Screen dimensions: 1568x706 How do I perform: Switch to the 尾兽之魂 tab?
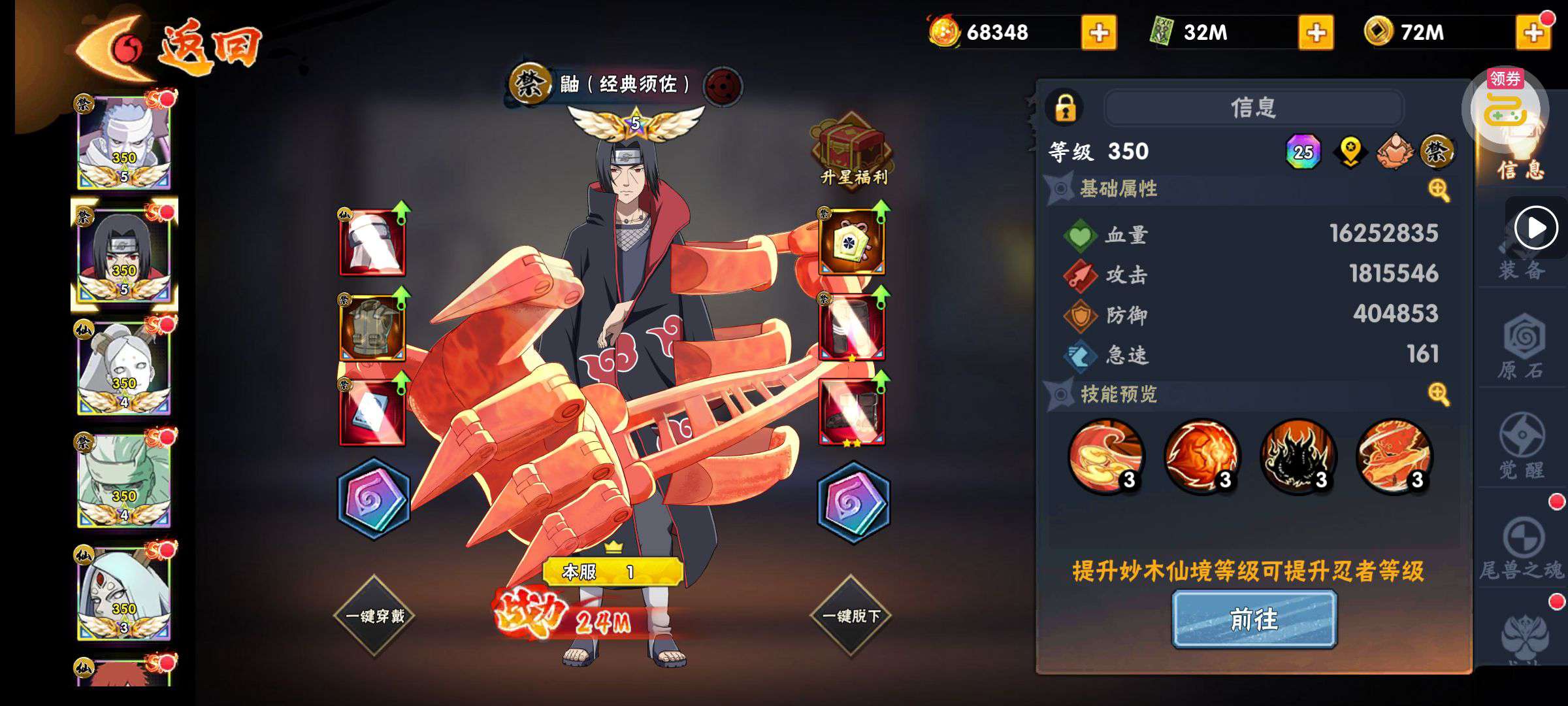coord(1522,549)
